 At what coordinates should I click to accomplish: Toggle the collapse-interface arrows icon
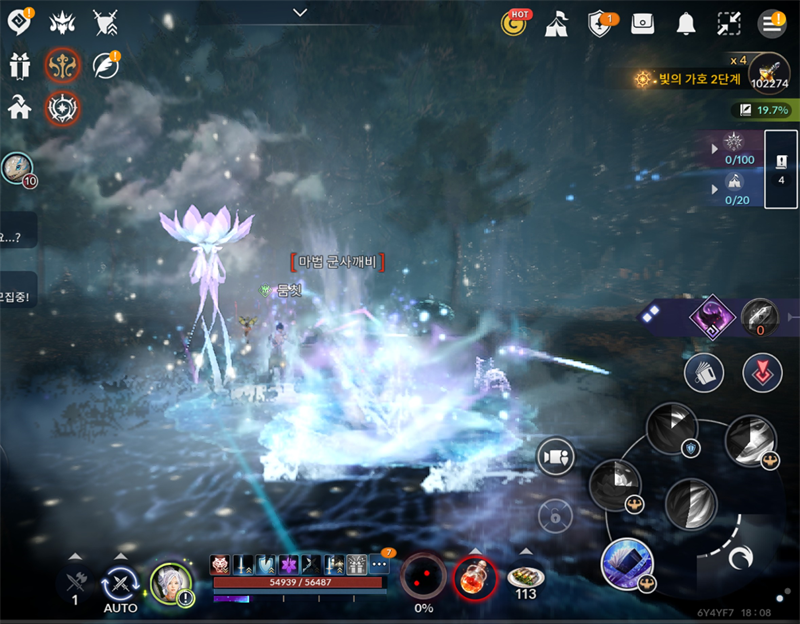tap(729, 24)
